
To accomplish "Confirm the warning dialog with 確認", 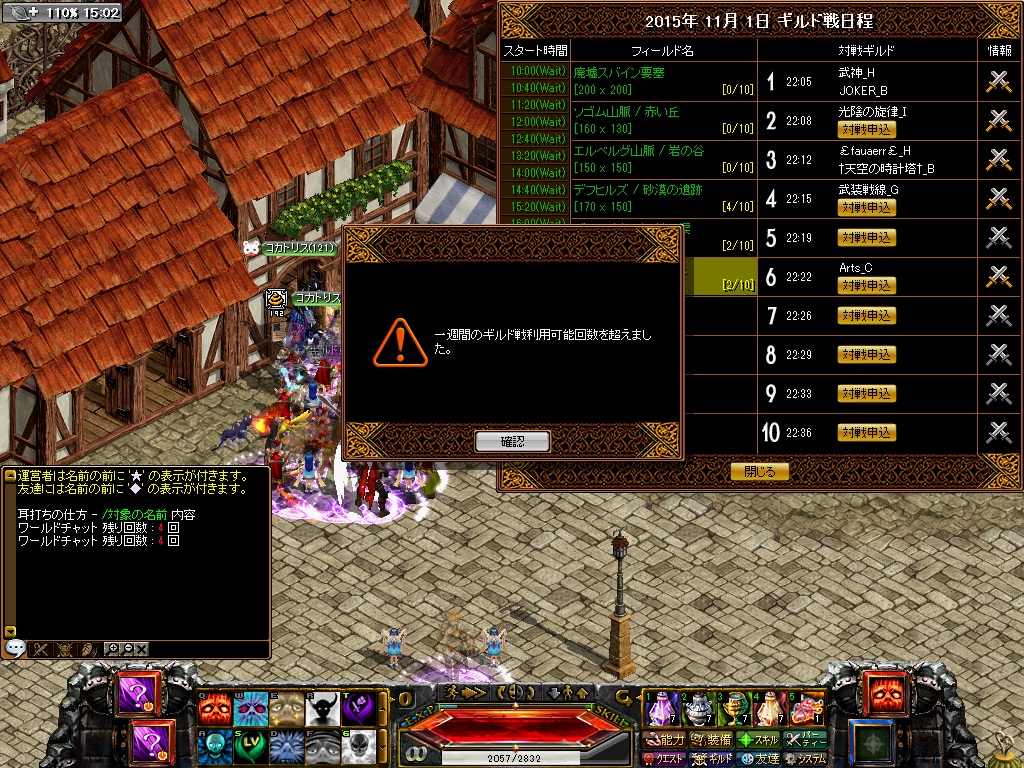I will point(512,441).
